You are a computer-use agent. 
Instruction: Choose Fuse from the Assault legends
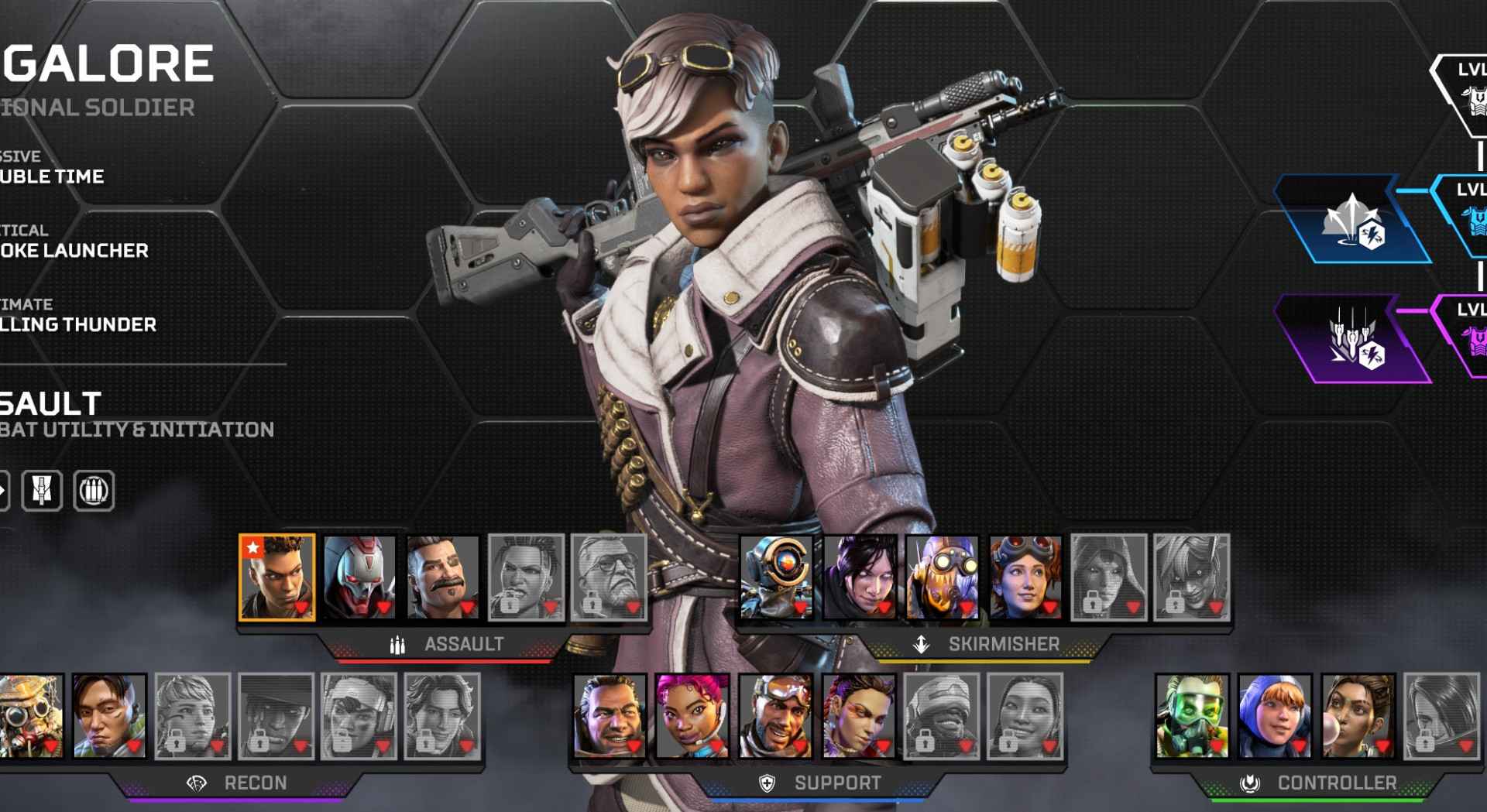[442, 577]
